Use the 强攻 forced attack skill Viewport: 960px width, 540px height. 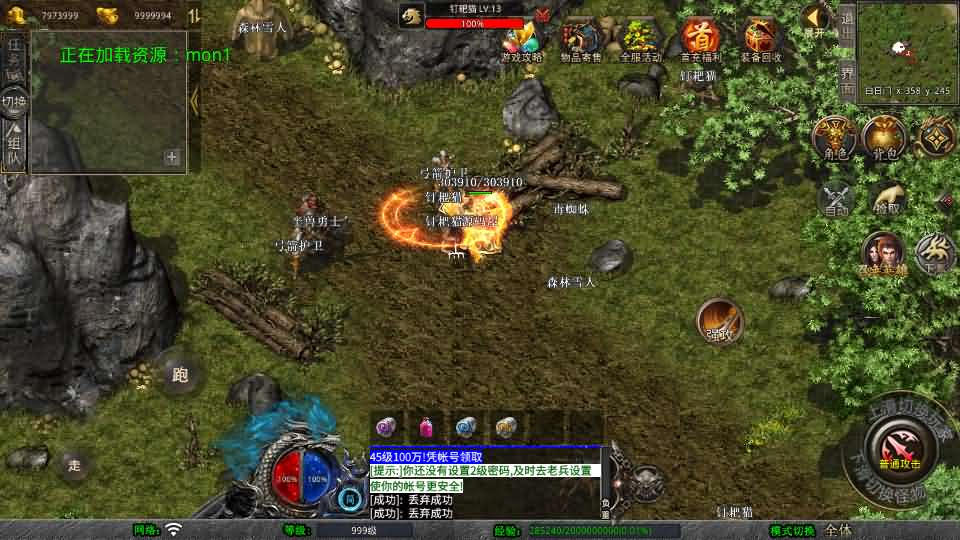tap(719, 321)
